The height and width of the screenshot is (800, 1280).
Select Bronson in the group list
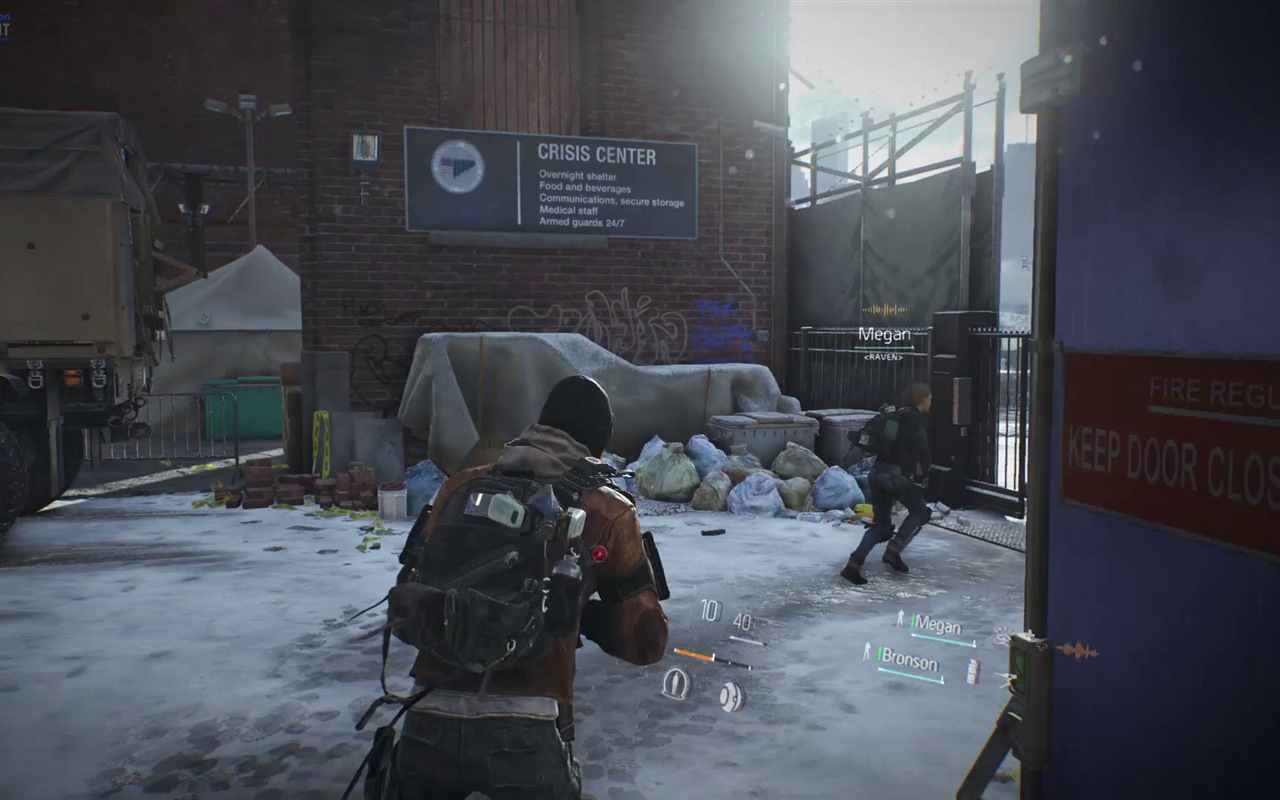909,662
